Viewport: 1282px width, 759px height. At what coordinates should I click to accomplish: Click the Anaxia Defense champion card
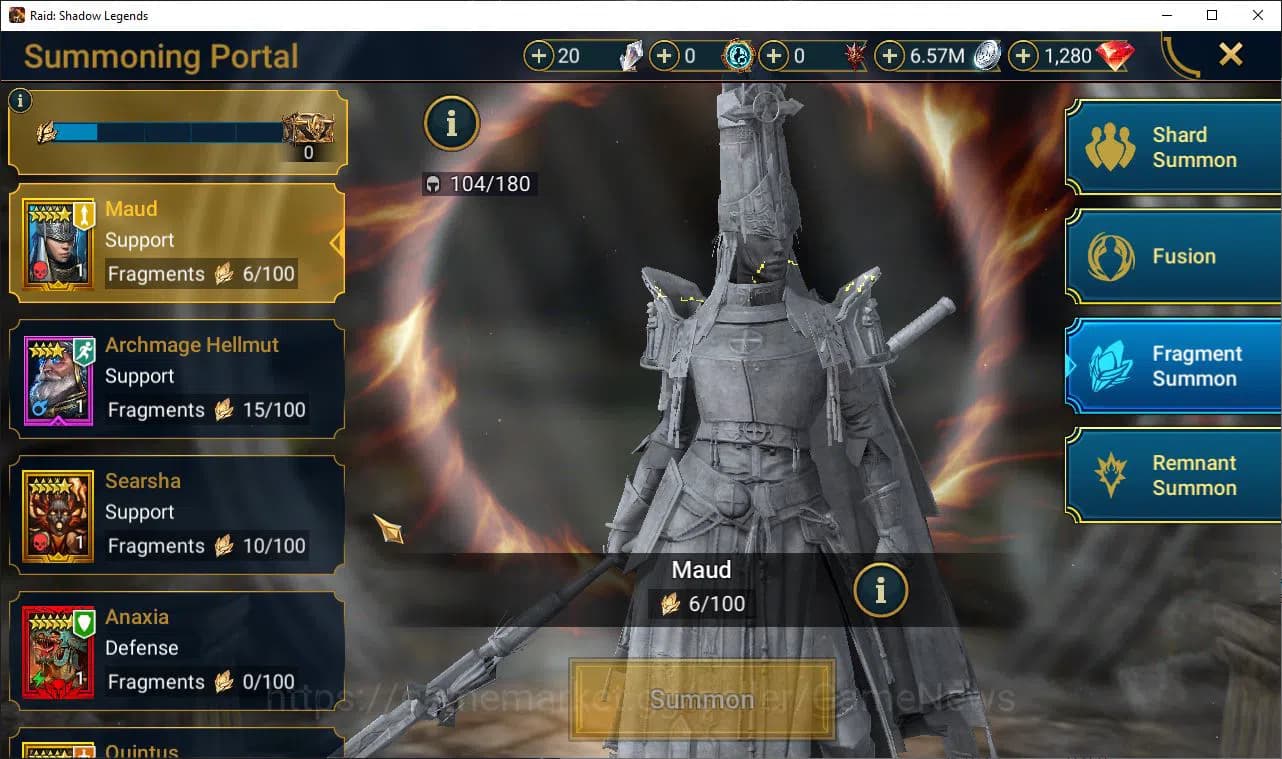[175, 650]
